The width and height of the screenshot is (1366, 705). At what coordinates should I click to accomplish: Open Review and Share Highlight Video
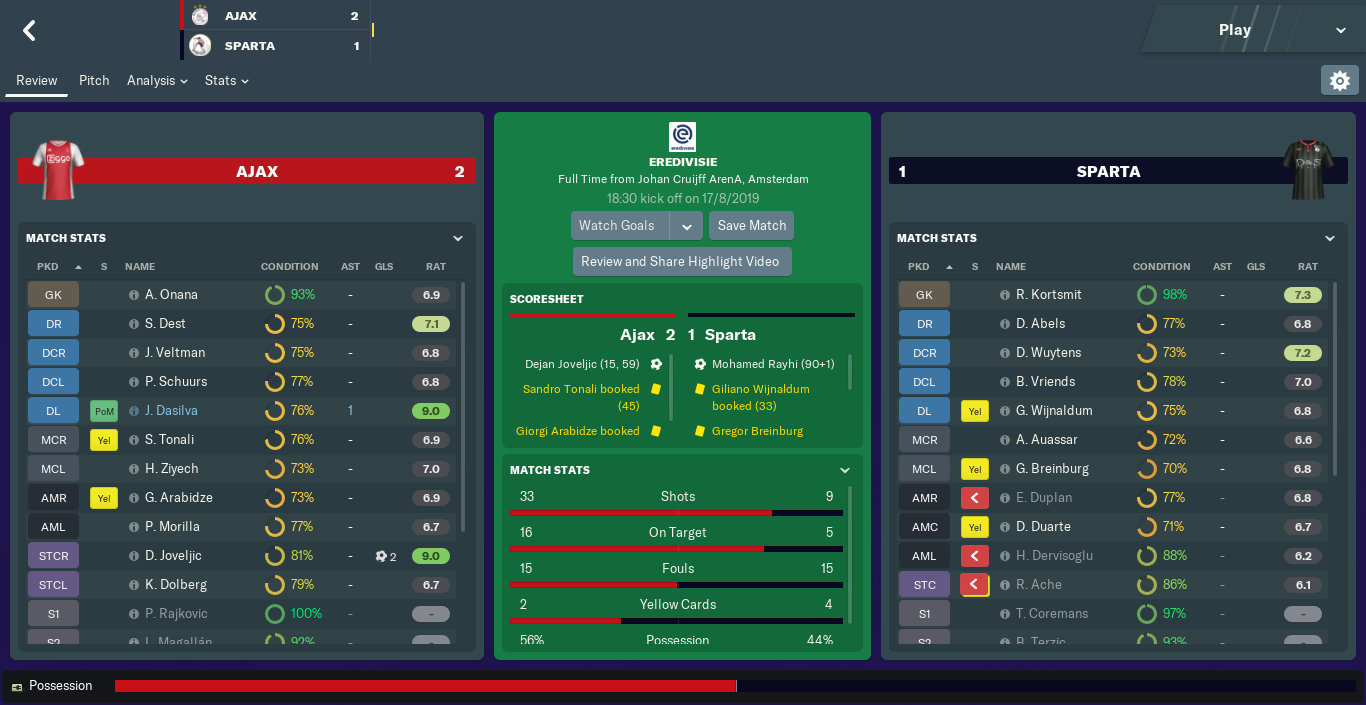[x=680, y=261]
